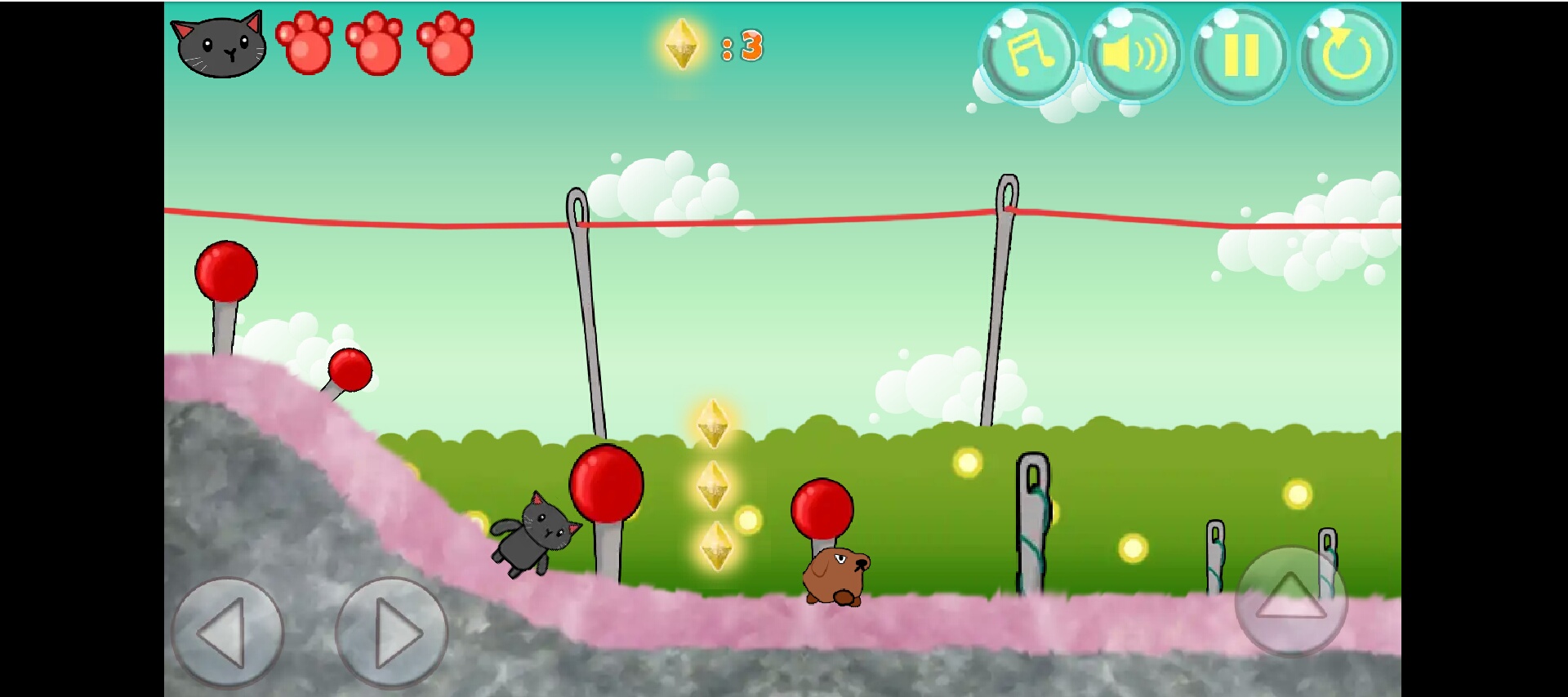
Task: Select the third red paw life icon
Action: [445, 45]
